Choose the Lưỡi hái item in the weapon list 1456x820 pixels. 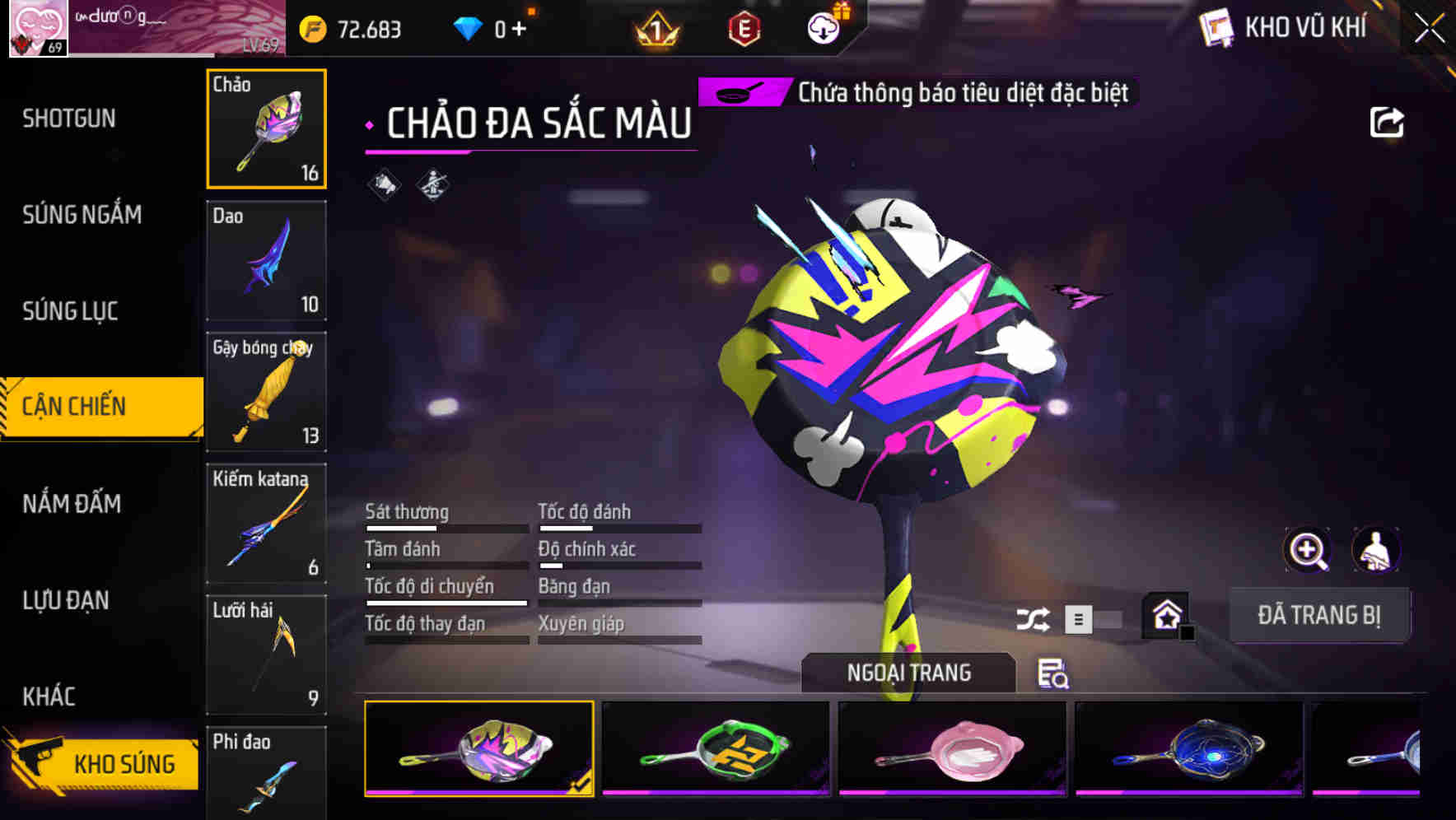266,653
